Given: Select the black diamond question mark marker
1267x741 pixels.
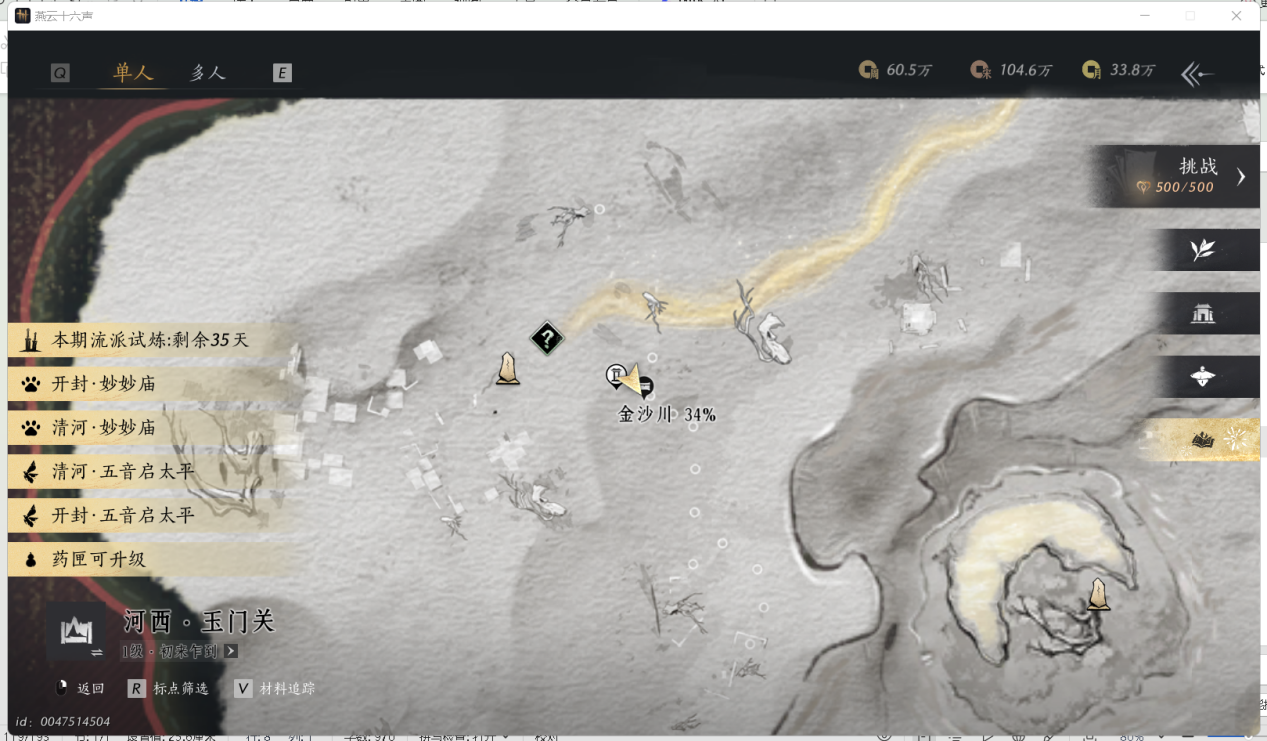Looking at the screenshot, I should coord(547,338).
